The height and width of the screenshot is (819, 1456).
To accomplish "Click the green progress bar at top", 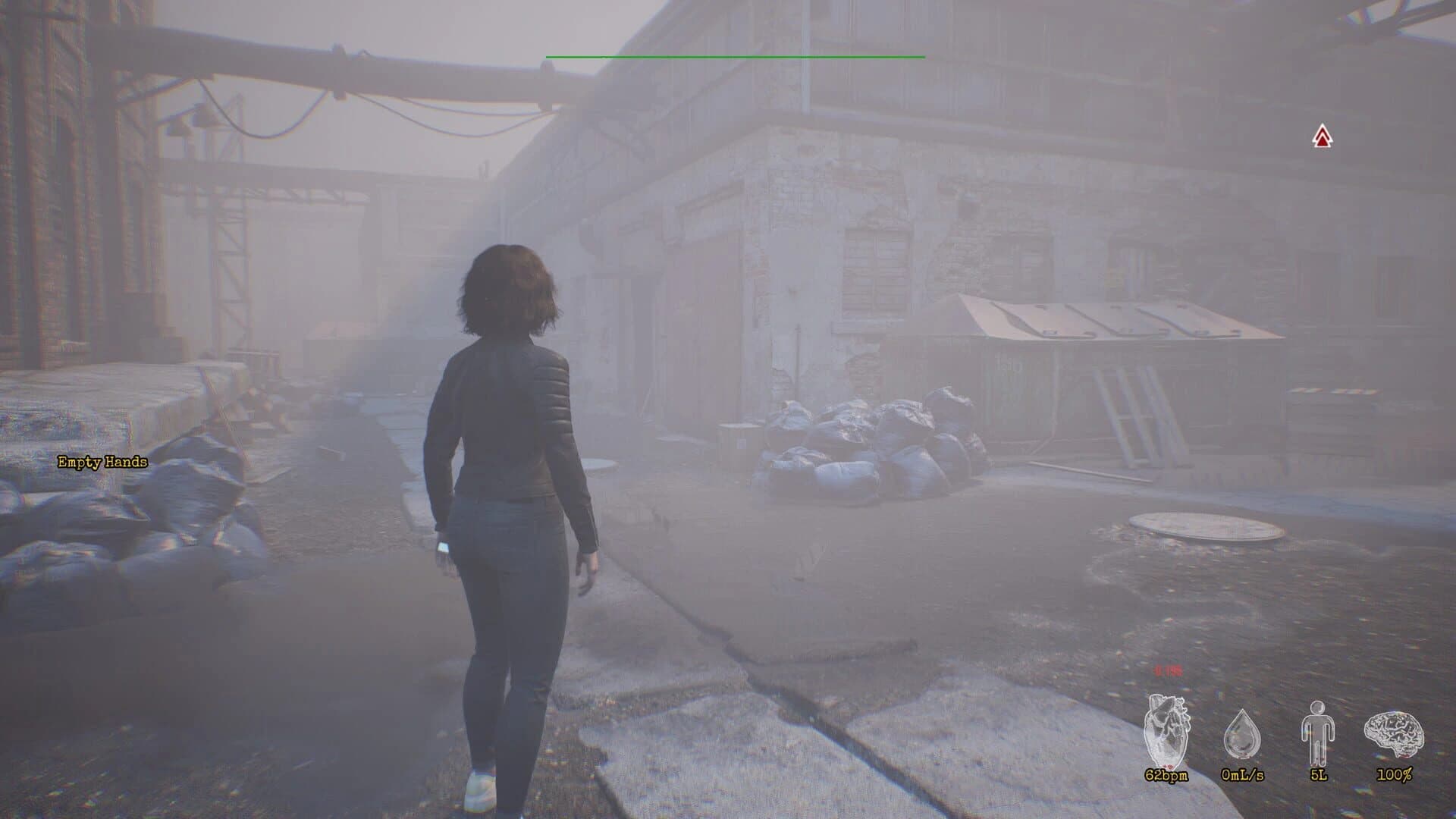I will point(734,56).
